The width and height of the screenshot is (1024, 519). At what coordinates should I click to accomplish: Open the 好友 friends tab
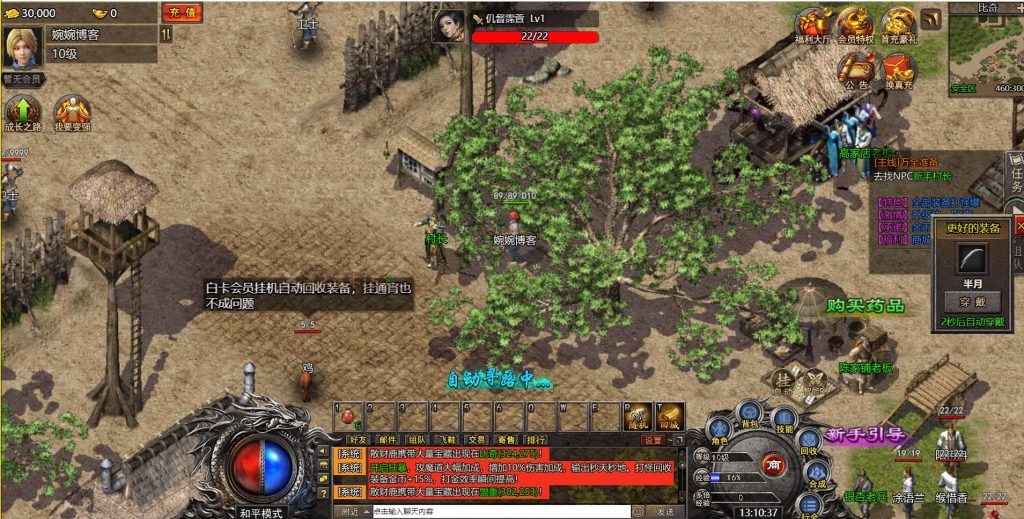click(358, 439)
